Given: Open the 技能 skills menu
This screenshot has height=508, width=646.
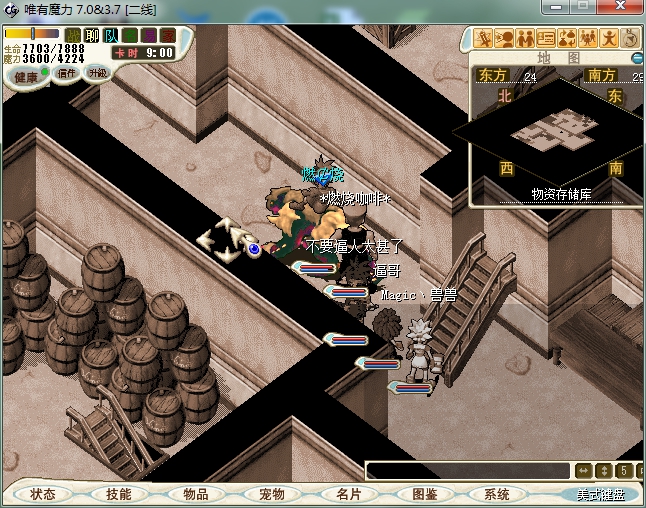Looking at the screenshot, I should coord(119,494).
